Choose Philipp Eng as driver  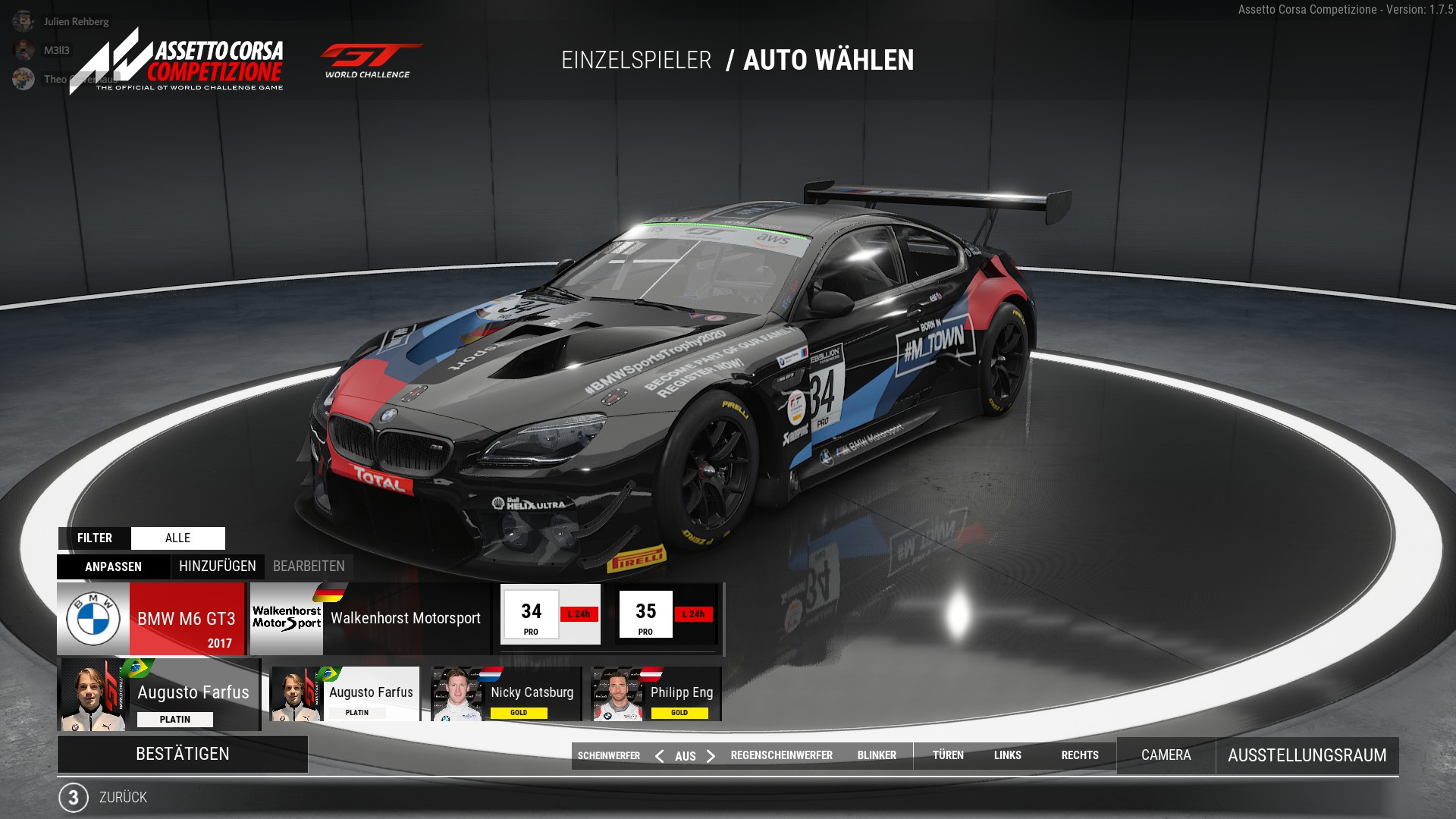pos(656,694)
